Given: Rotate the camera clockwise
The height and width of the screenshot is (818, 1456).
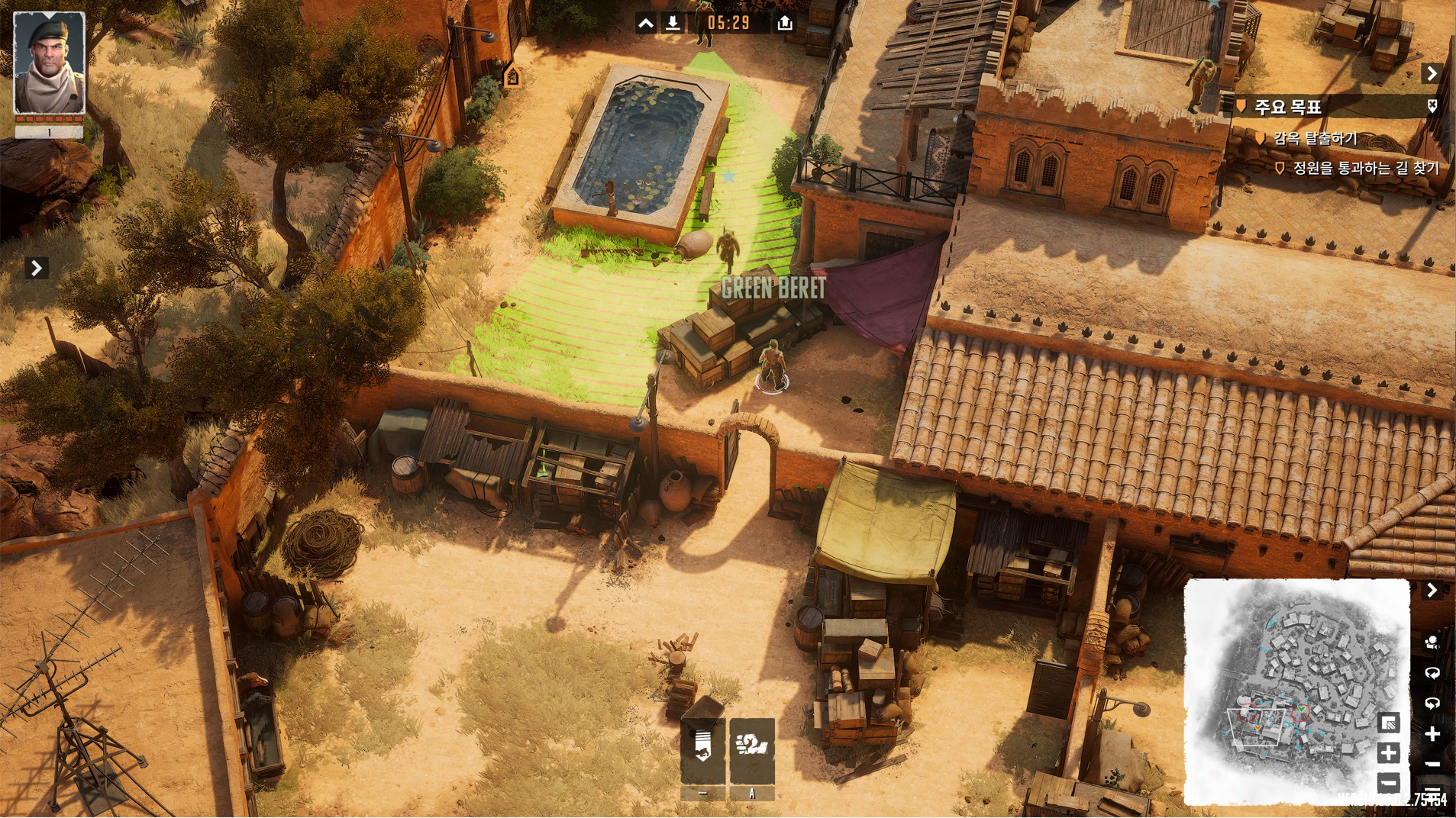Looking at the screenshot, I should (1432, 673).
